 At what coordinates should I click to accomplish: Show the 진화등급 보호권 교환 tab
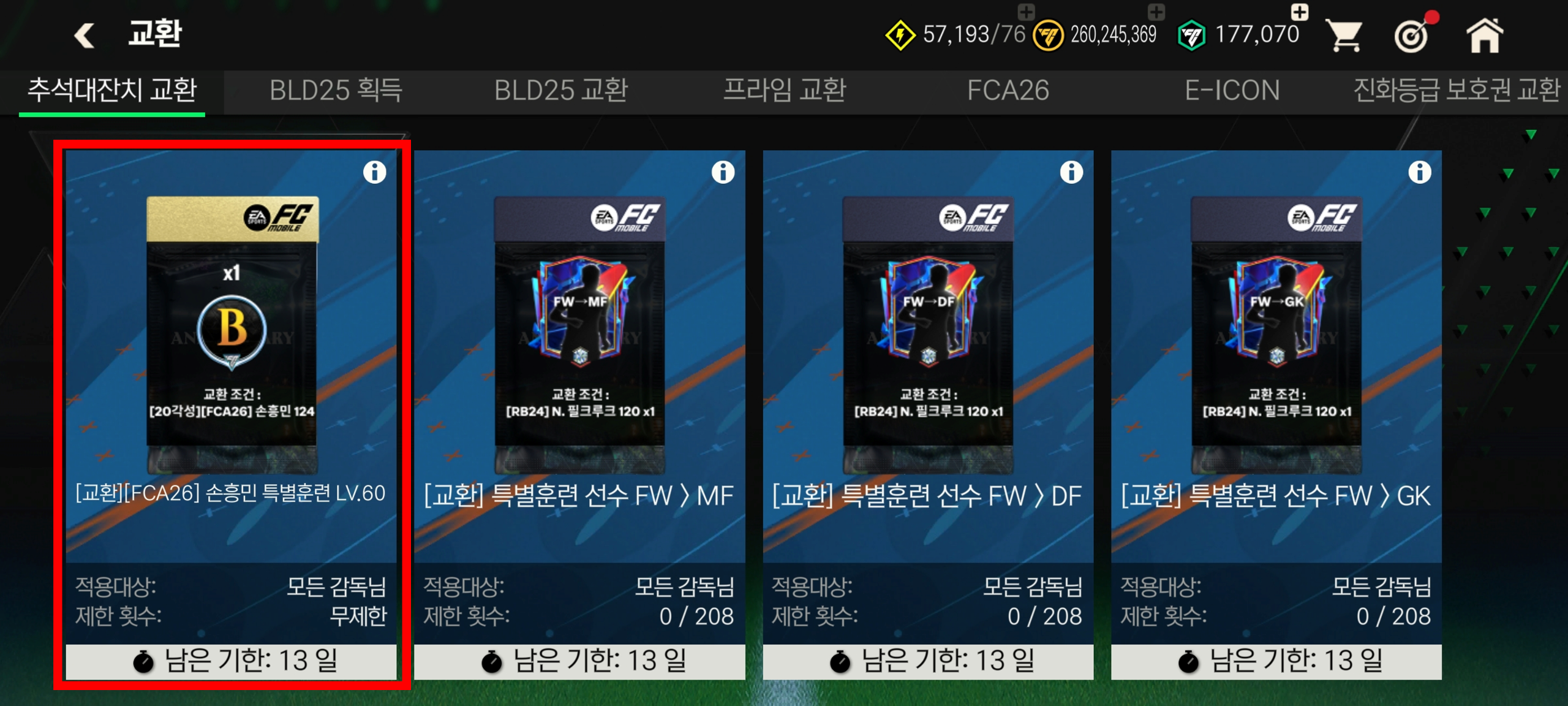(x=1457, y=91)
